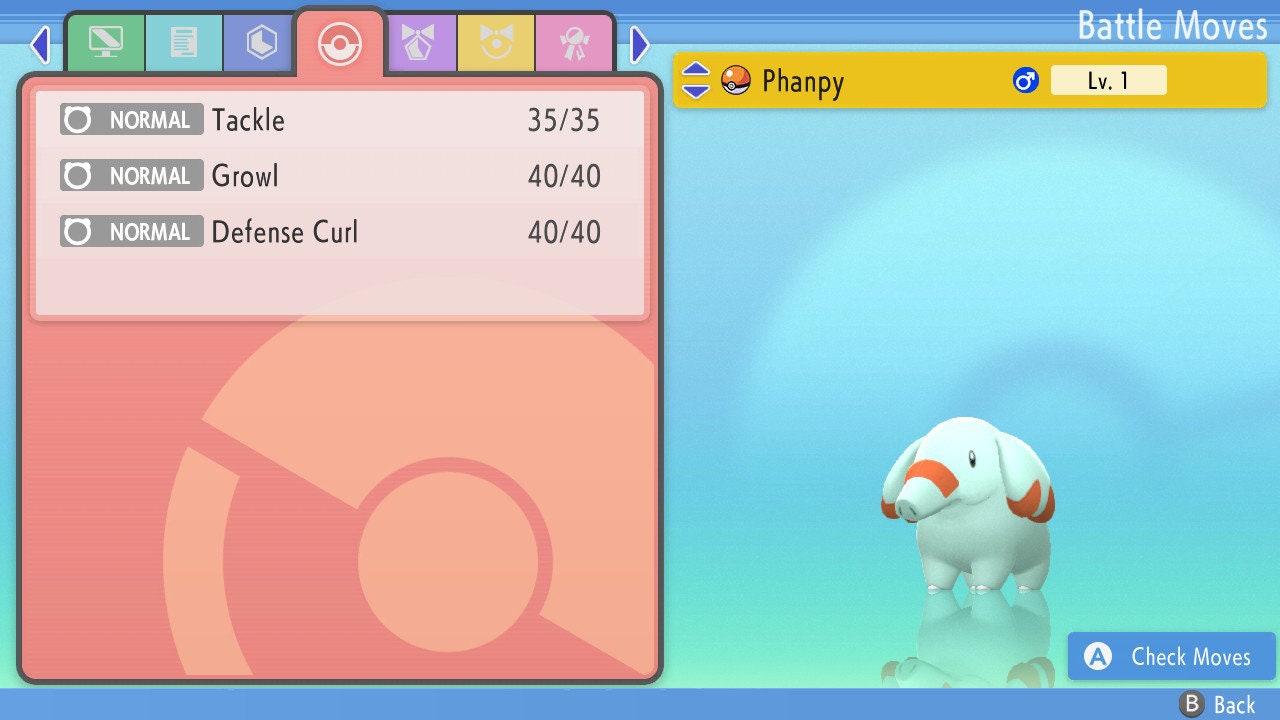Switch to the green monitor icon tab

coord(105,43)
